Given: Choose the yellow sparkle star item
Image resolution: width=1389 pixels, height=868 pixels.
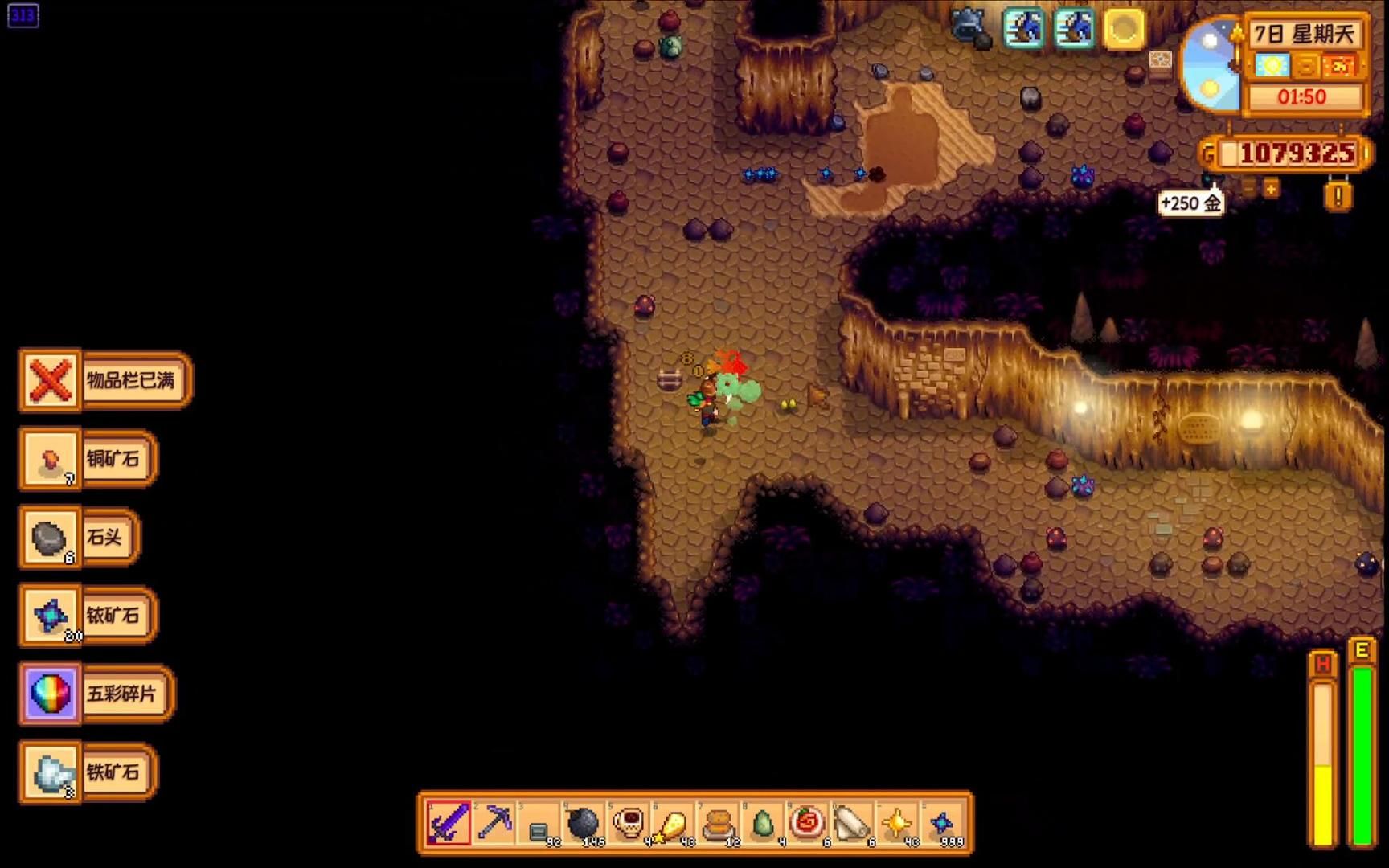Looking at the screenshot, I should 897,822.
